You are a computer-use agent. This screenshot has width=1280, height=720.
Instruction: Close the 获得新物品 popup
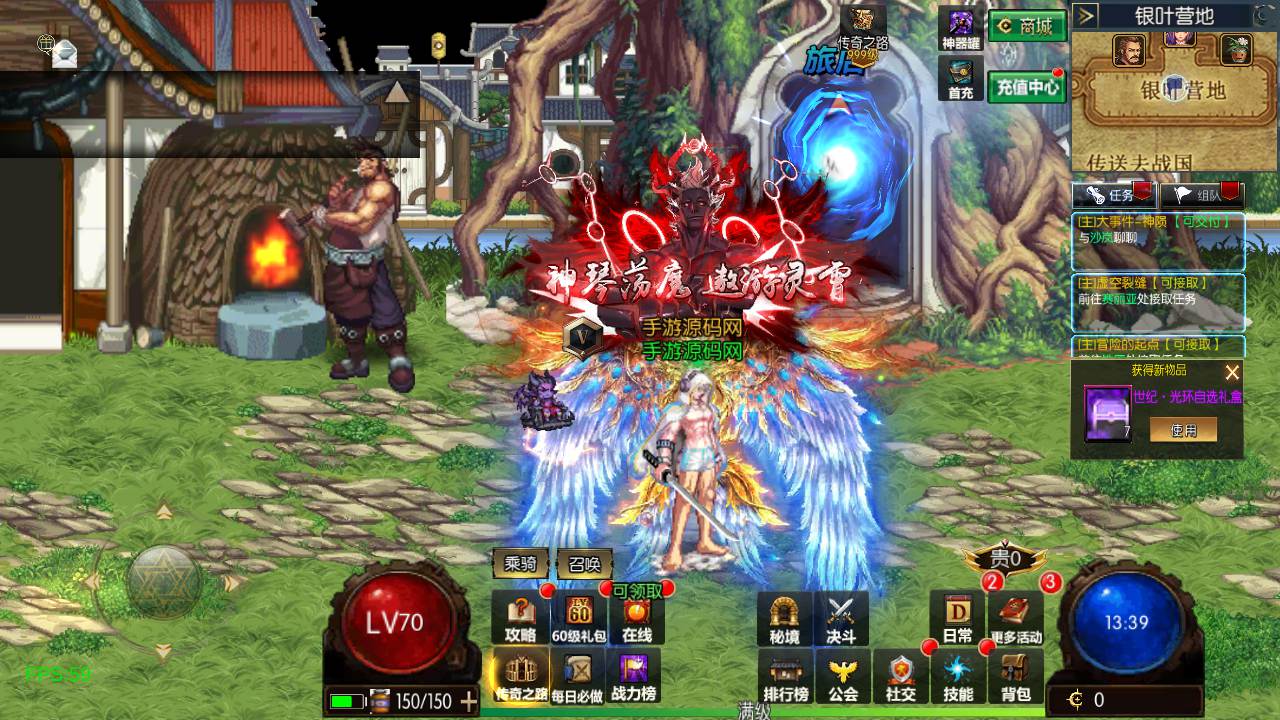[1232, 372]
